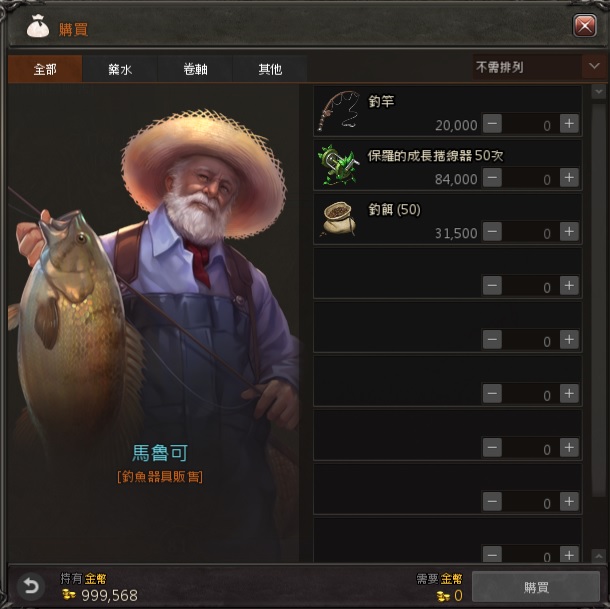The width and height of the screenshot is (610, 609).
Task: Increase 釣餌 (50) quantity with plus button
Action: pos(569,232)
